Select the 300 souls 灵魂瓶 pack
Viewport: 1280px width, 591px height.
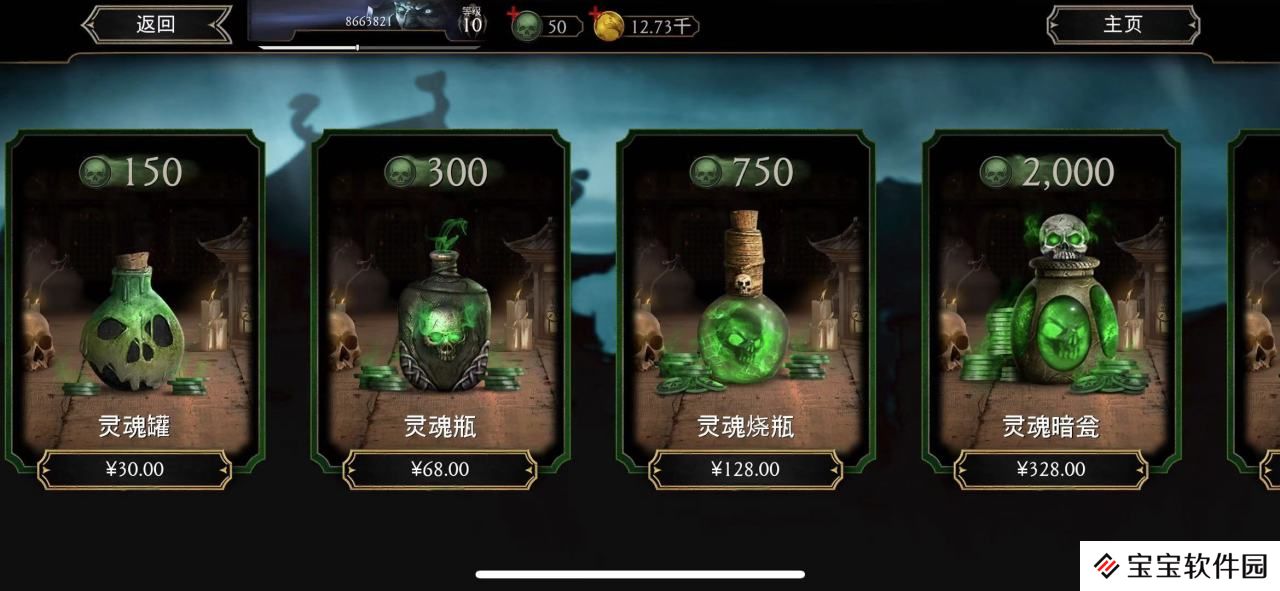(440, 300)
